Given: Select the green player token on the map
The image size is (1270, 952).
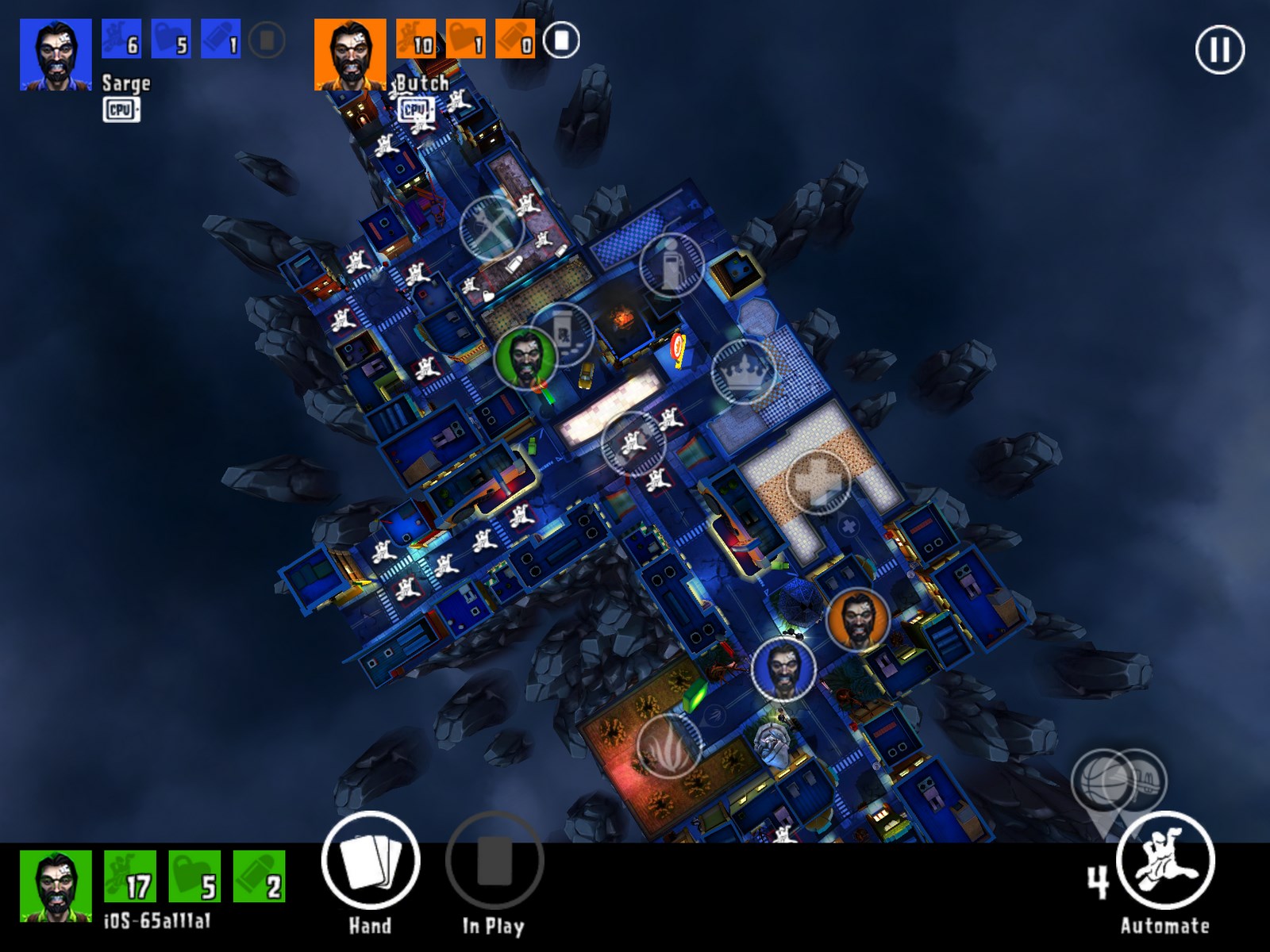Looking at the screenshot, I should pyautogui.click(x=525, y=358).
